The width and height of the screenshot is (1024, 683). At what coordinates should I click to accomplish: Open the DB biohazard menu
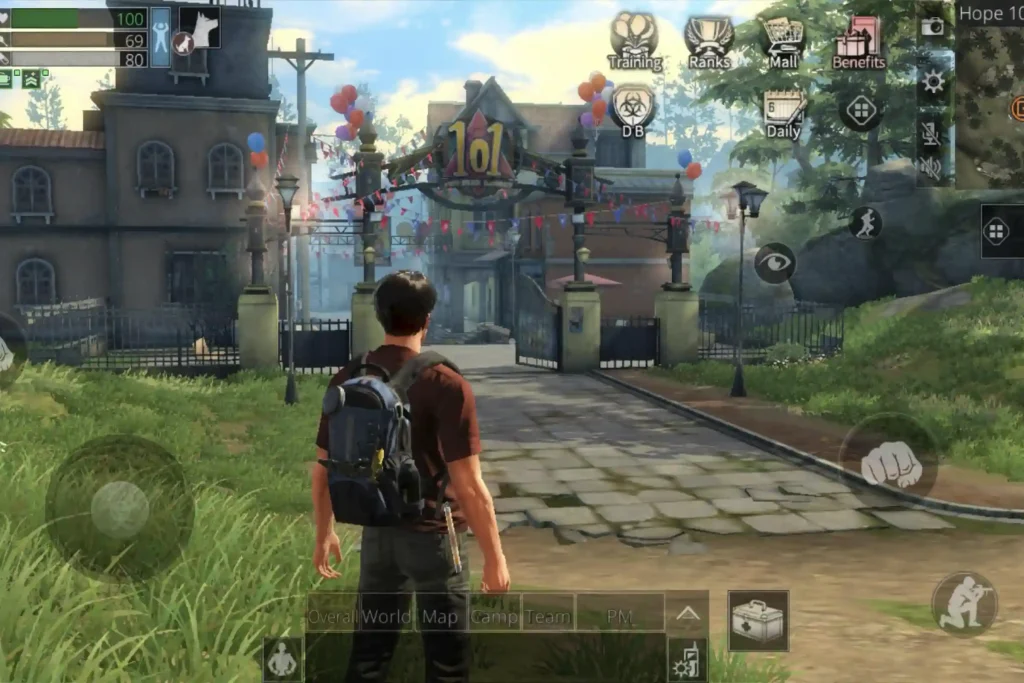point(633,110)
